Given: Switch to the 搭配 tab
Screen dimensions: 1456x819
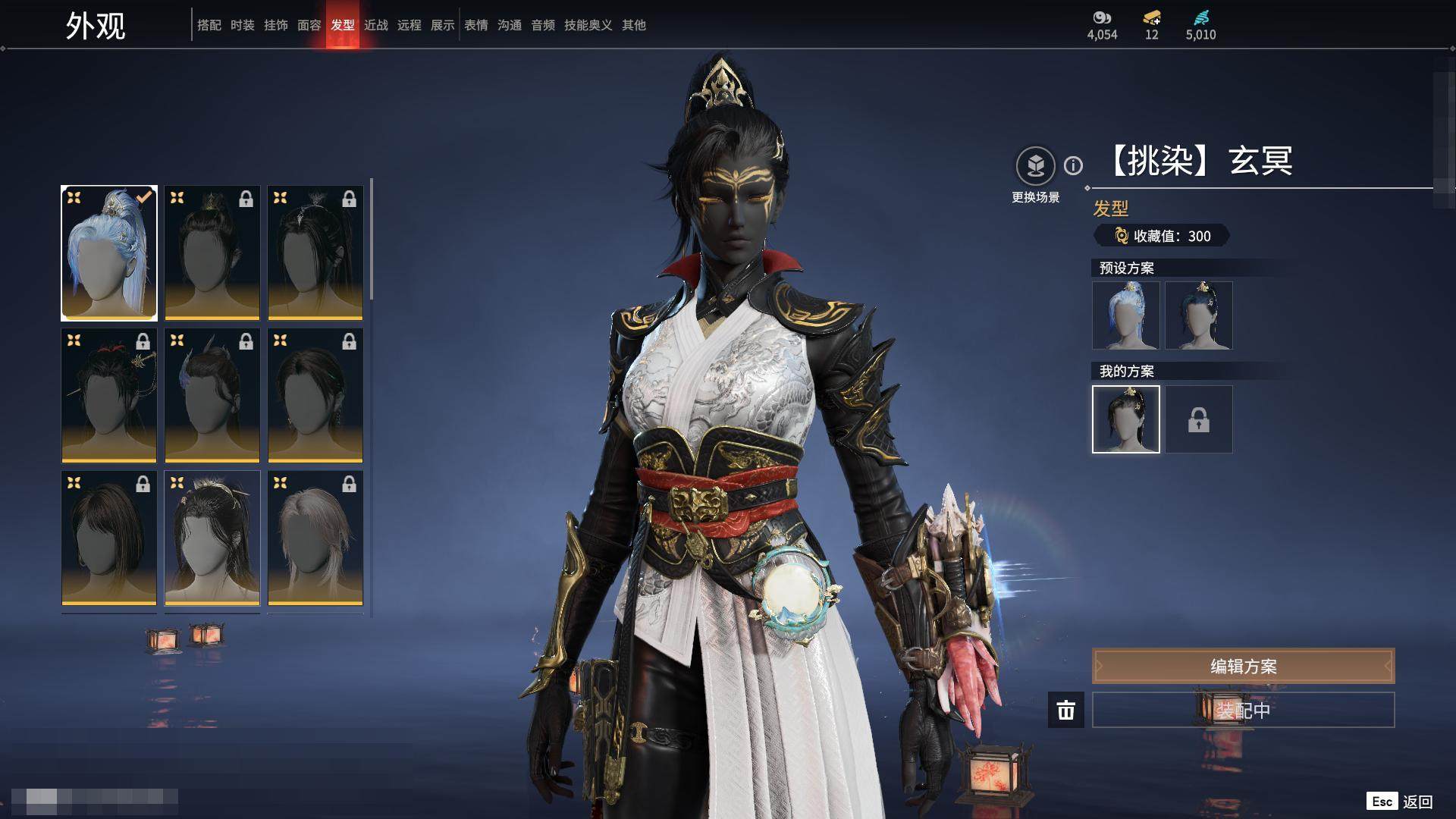Looking at the screenshot, I should coord(209,25).
